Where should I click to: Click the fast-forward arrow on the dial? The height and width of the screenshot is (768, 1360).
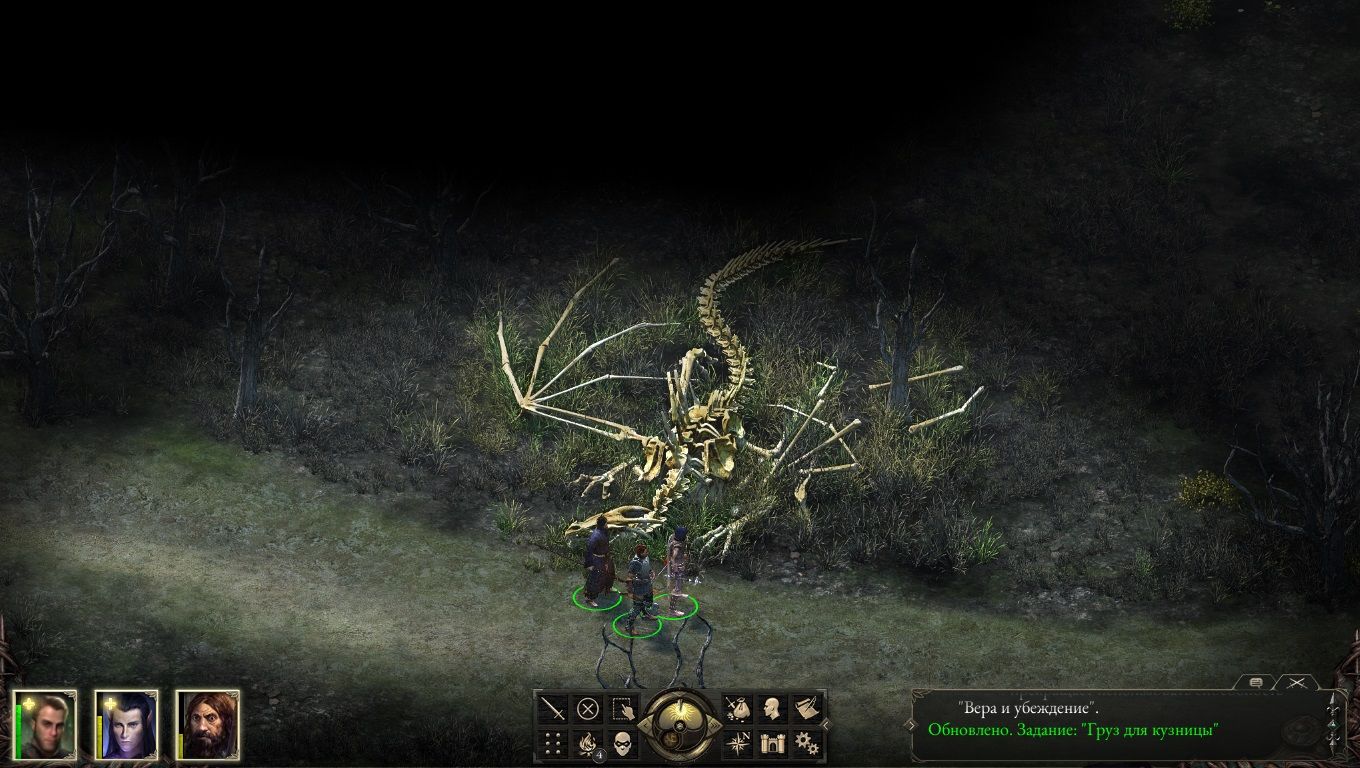point(713,726)
